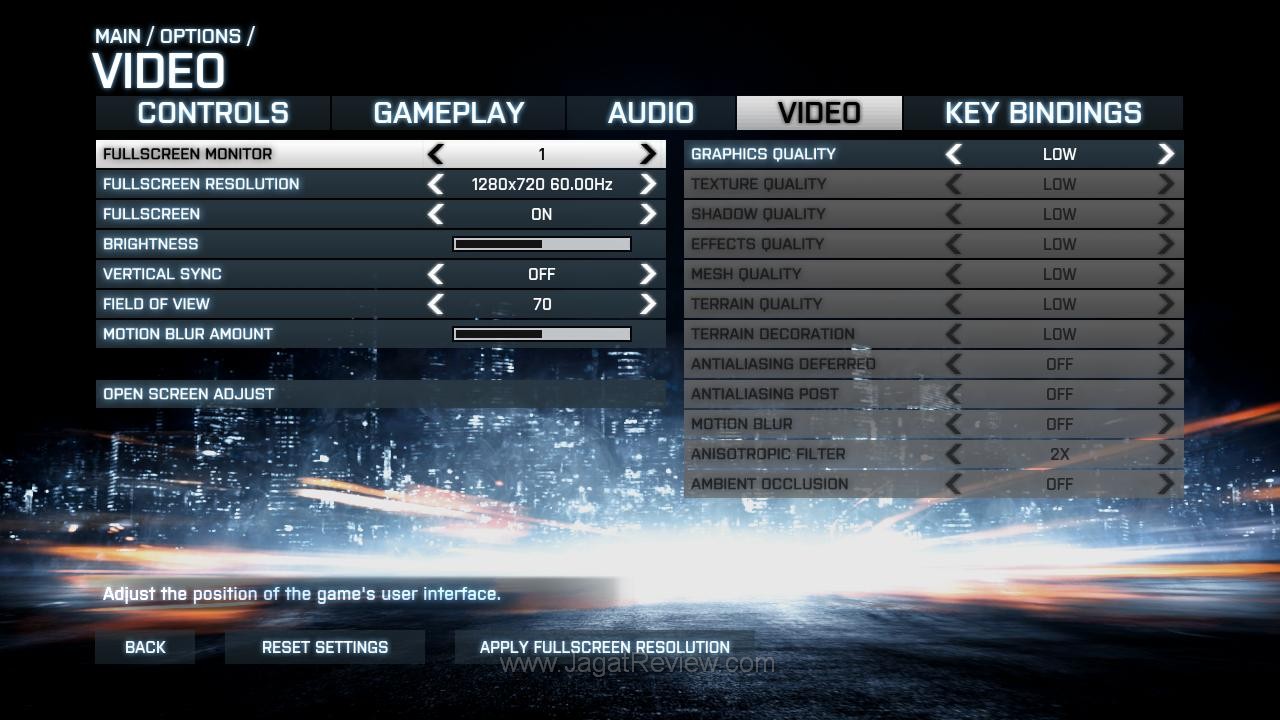Screen dimensions: 1280x720
Task: Increase Fullscreen Resolution with right arrow
Action: pos(648,184)
